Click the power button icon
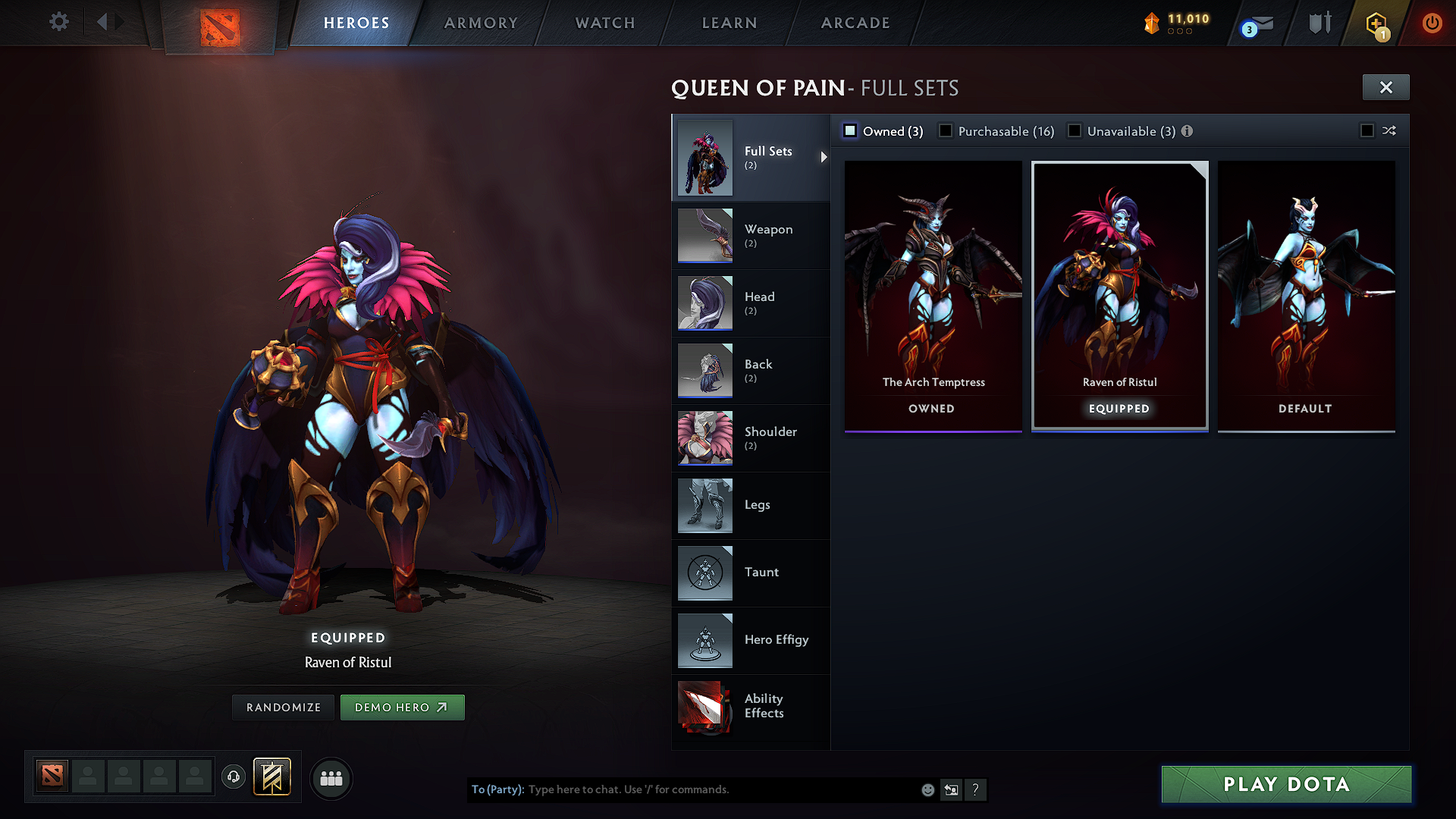The width and height of the screenshot is (1456, 819). (1432, 23)
